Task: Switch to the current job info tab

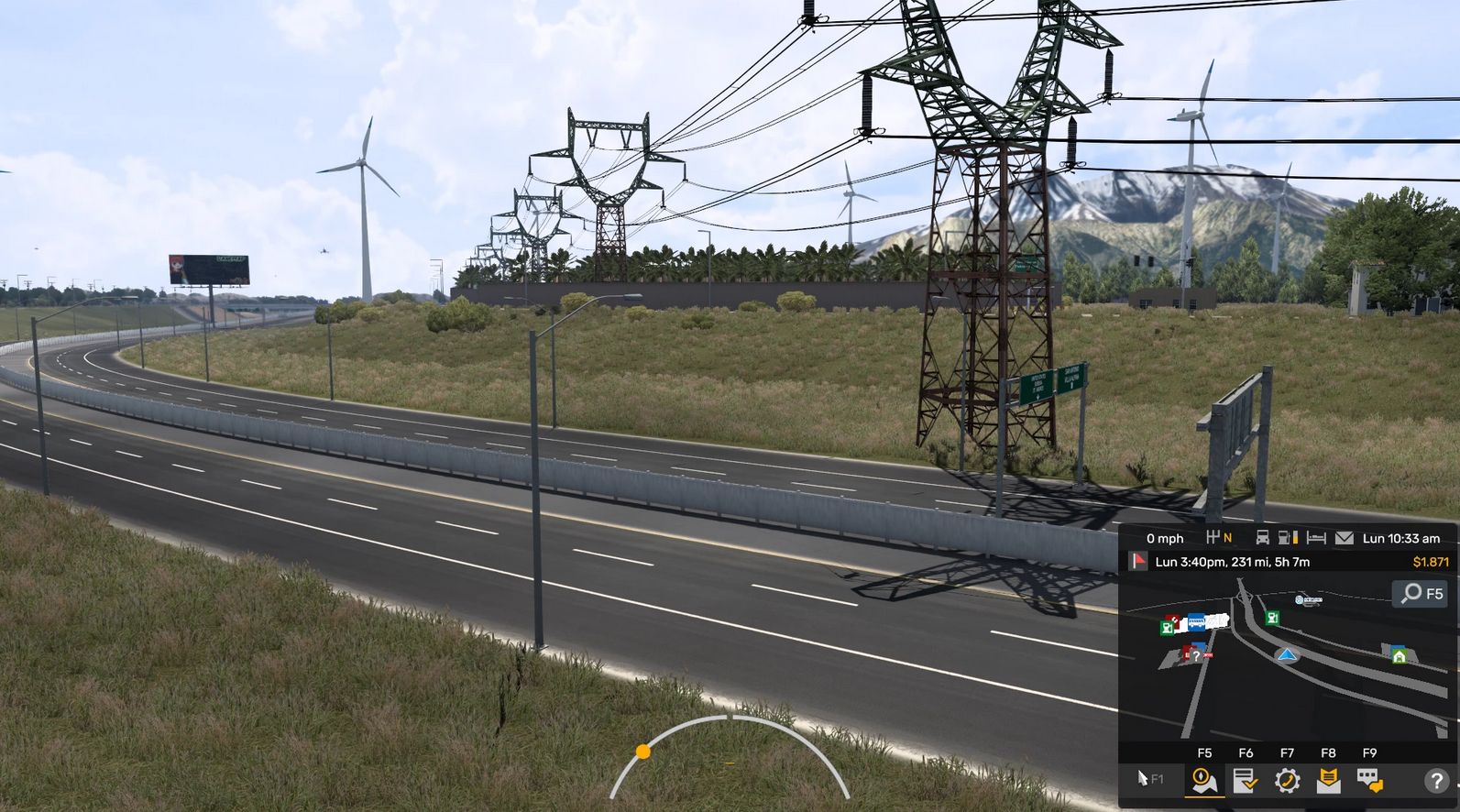Action: (x=1245, y=781)
